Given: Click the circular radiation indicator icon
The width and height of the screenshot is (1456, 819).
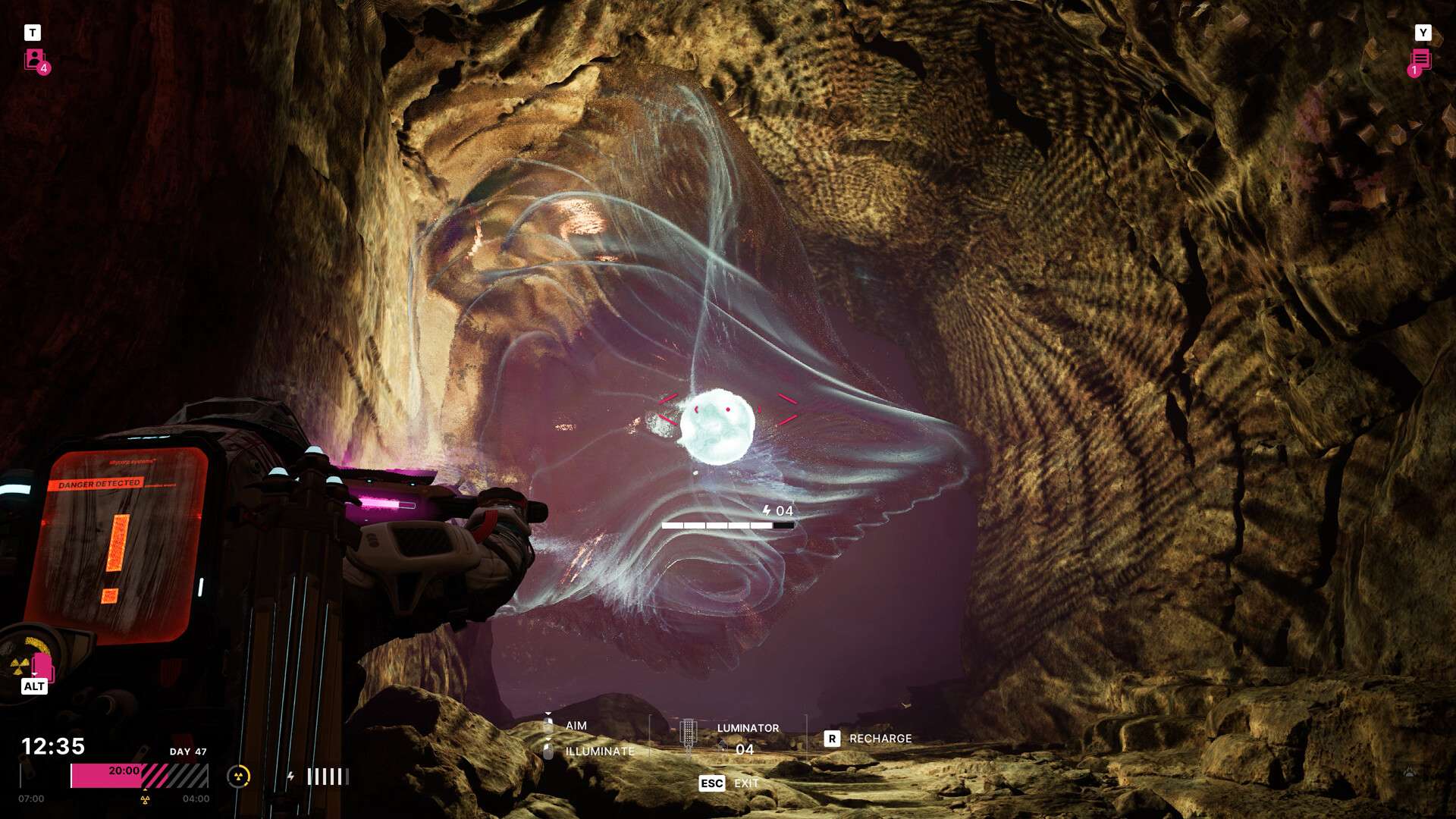Looking at the screenshot, I should point(238,776).
